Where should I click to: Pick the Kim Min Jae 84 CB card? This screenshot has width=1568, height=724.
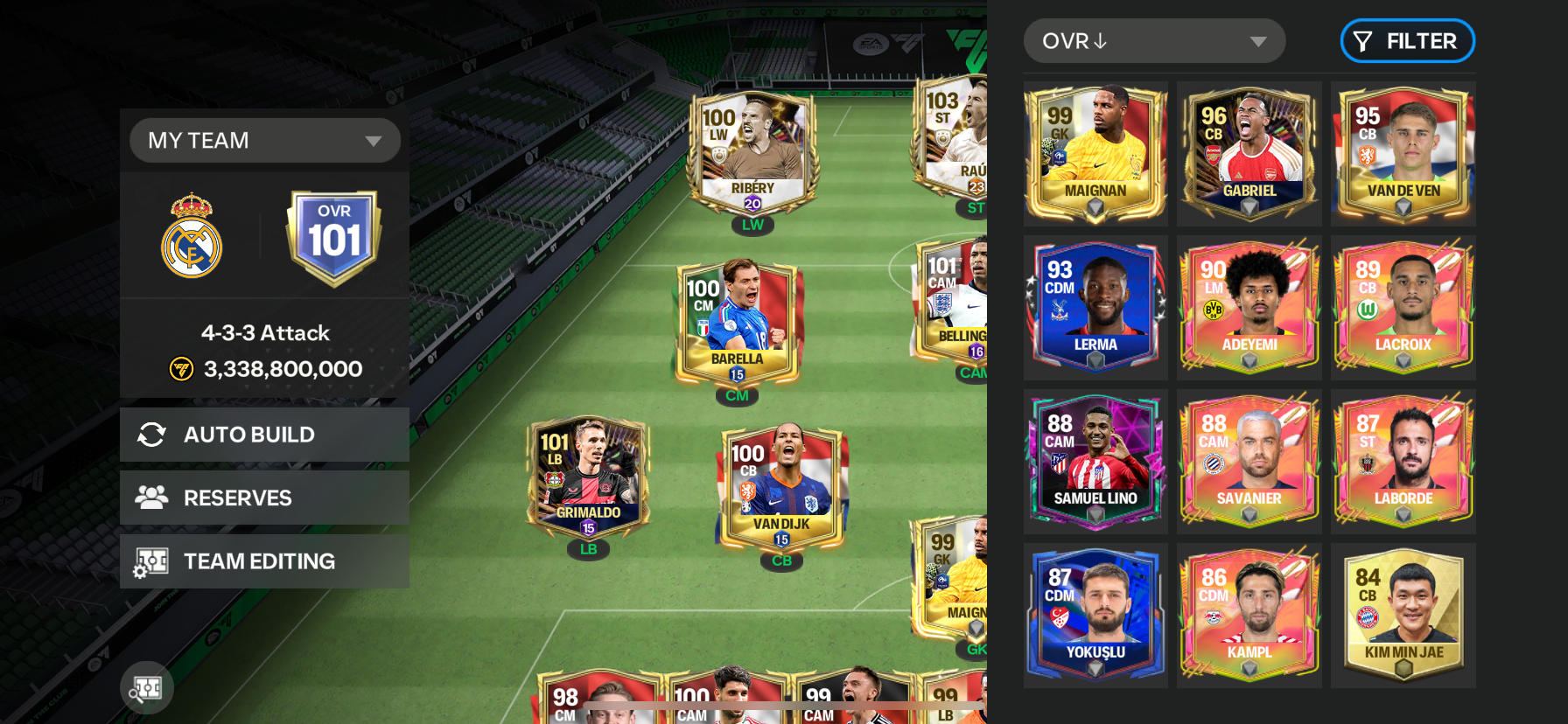click(1403, 616)
